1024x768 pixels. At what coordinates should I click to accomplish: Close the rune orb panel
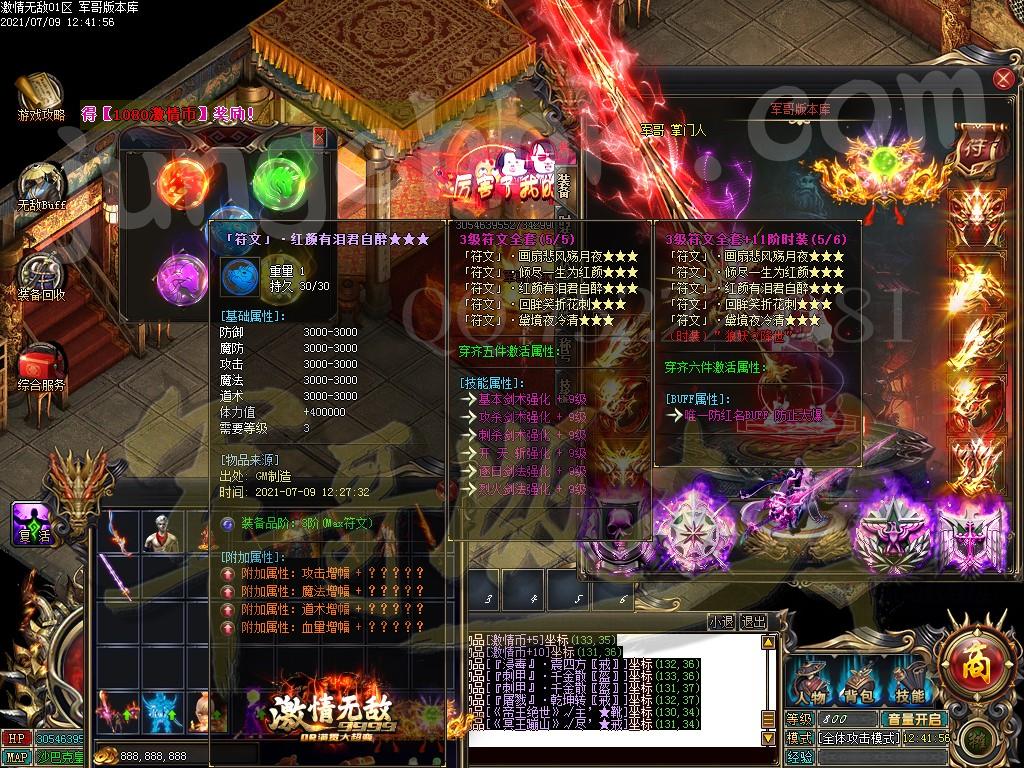319,136
